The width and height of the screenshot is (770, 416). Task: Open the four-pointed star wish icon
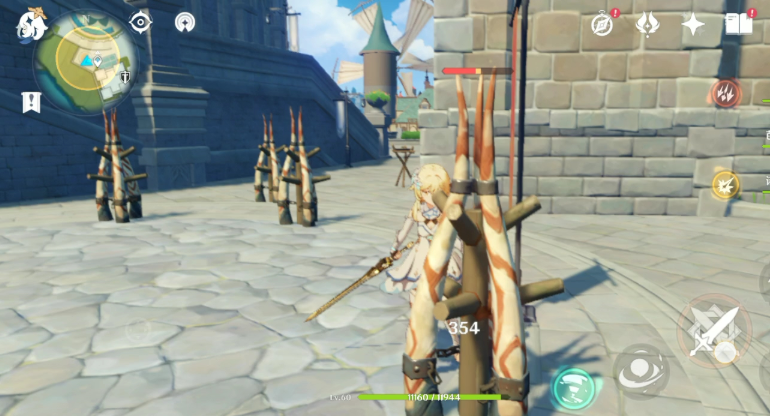tap(693, 25)
